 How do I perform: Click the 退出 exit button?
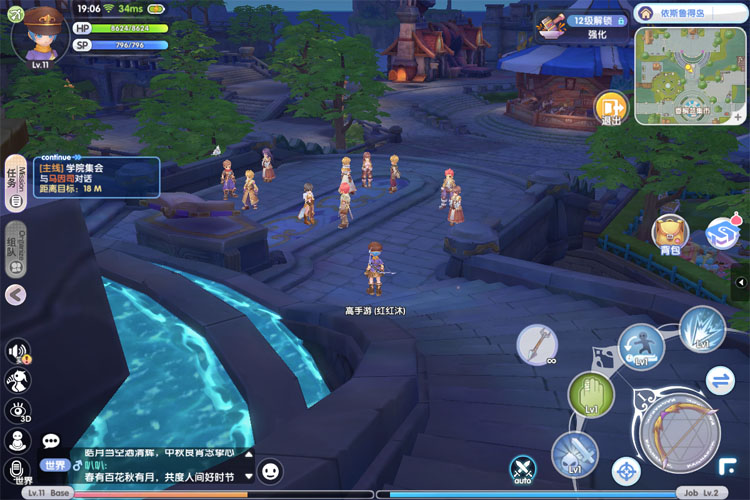click(610, 108)
